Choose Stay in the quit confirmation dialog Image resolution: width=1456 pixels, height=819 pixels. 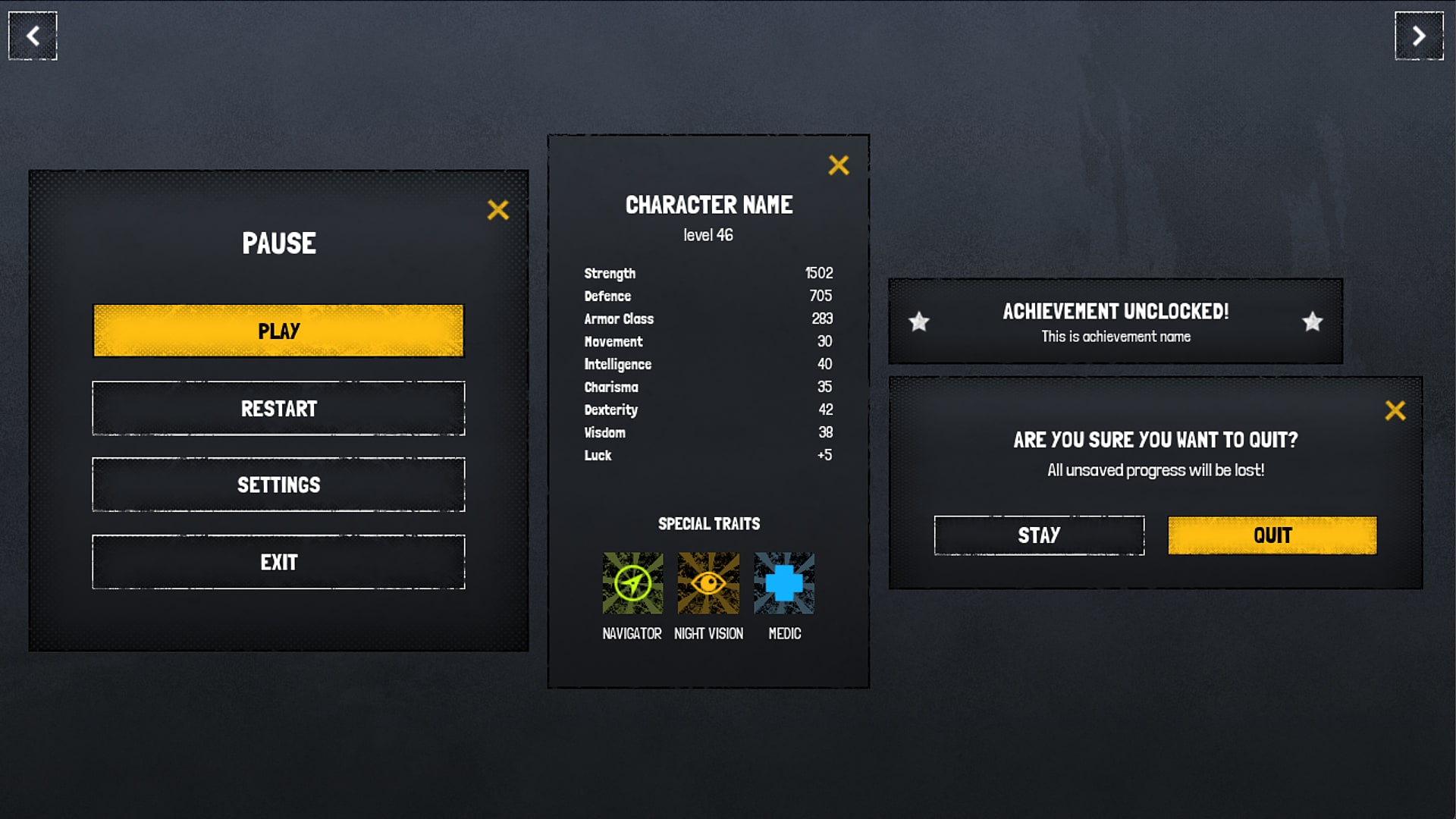pyautogui.click(x=1039, y=535)
